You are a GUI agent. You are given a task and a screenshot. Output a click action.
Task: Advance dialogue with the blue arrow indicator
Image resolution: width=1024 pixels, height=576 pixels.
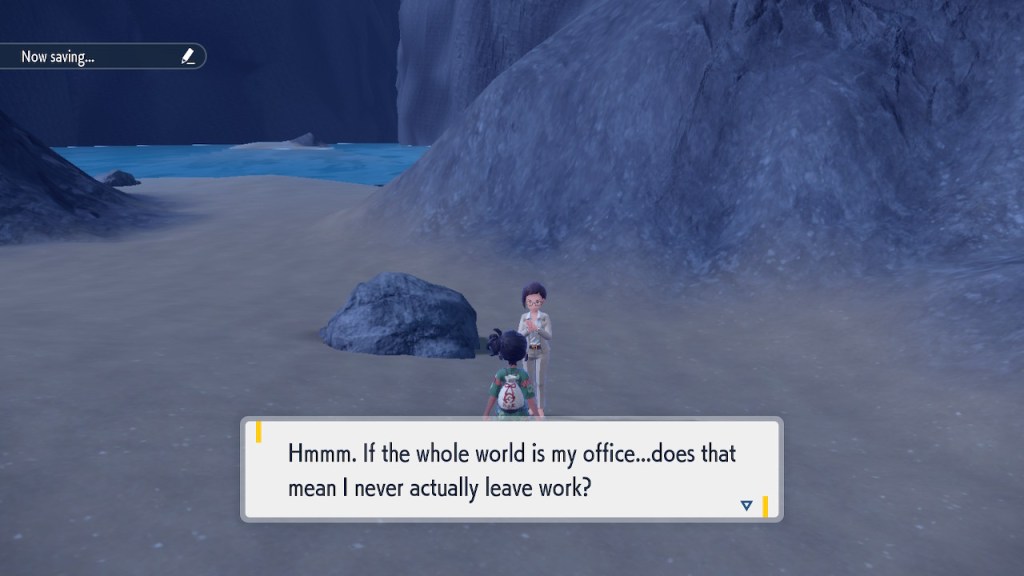pos(746,506)
